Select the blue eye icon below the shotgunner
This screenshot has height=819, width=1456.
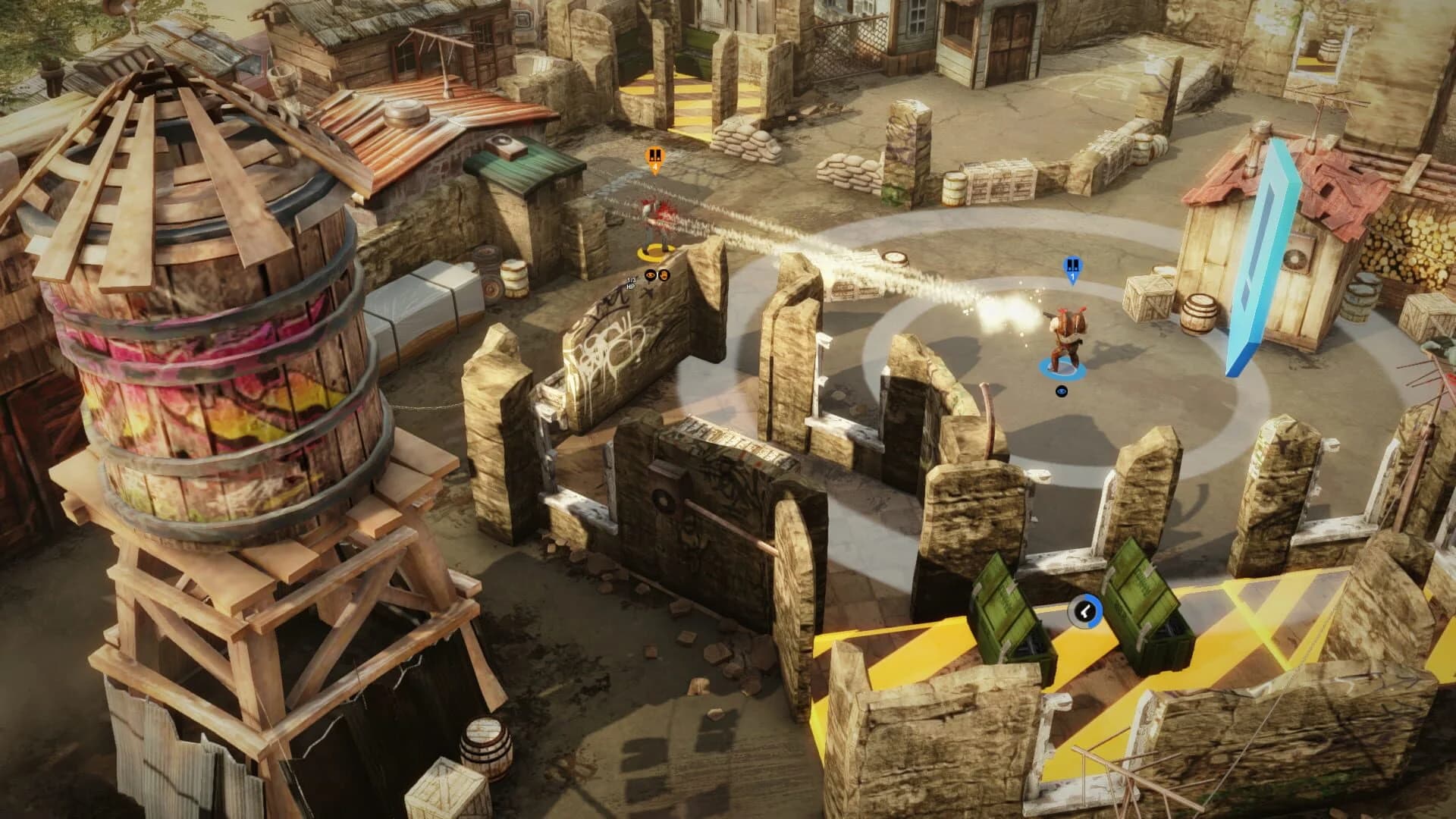pos(1062,391)
